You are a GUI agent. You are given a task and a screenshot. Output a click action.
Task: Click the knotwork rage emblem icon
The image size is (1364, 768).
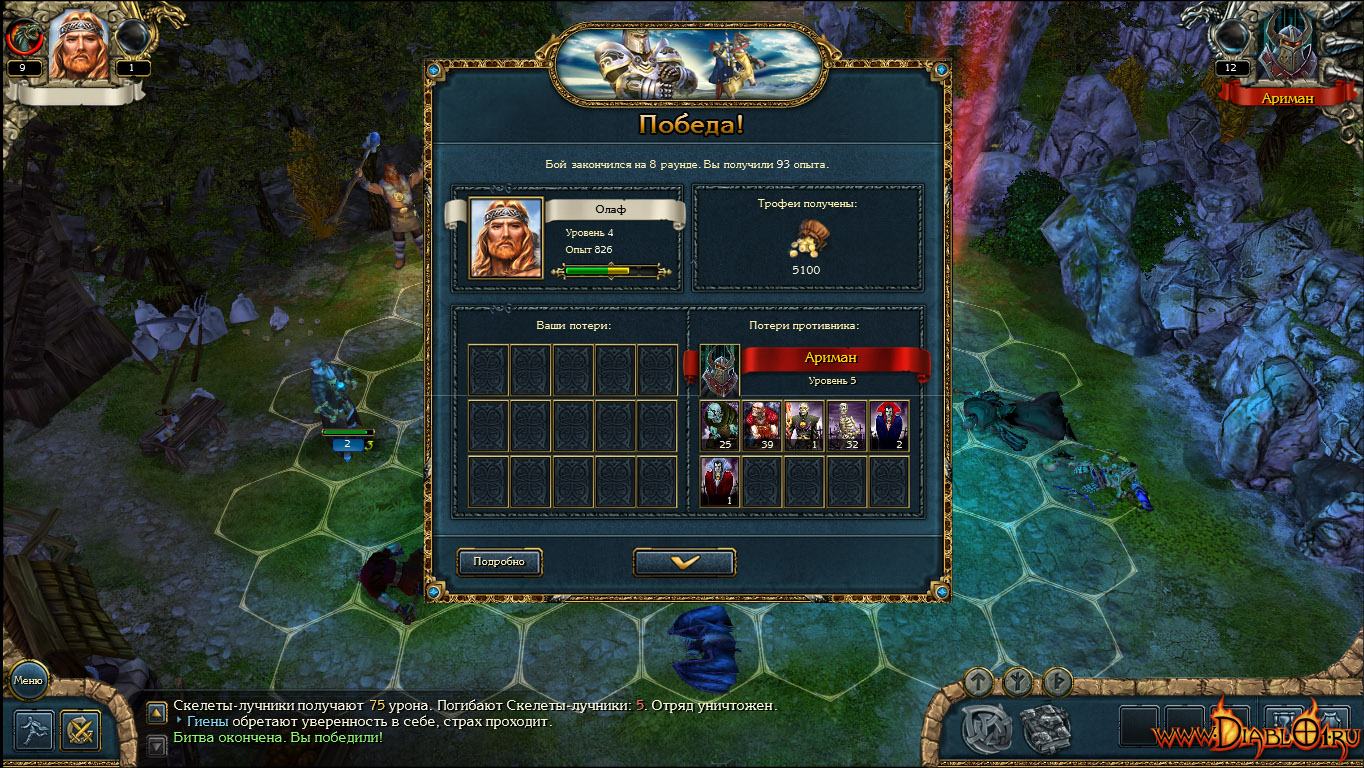(986, 728)
